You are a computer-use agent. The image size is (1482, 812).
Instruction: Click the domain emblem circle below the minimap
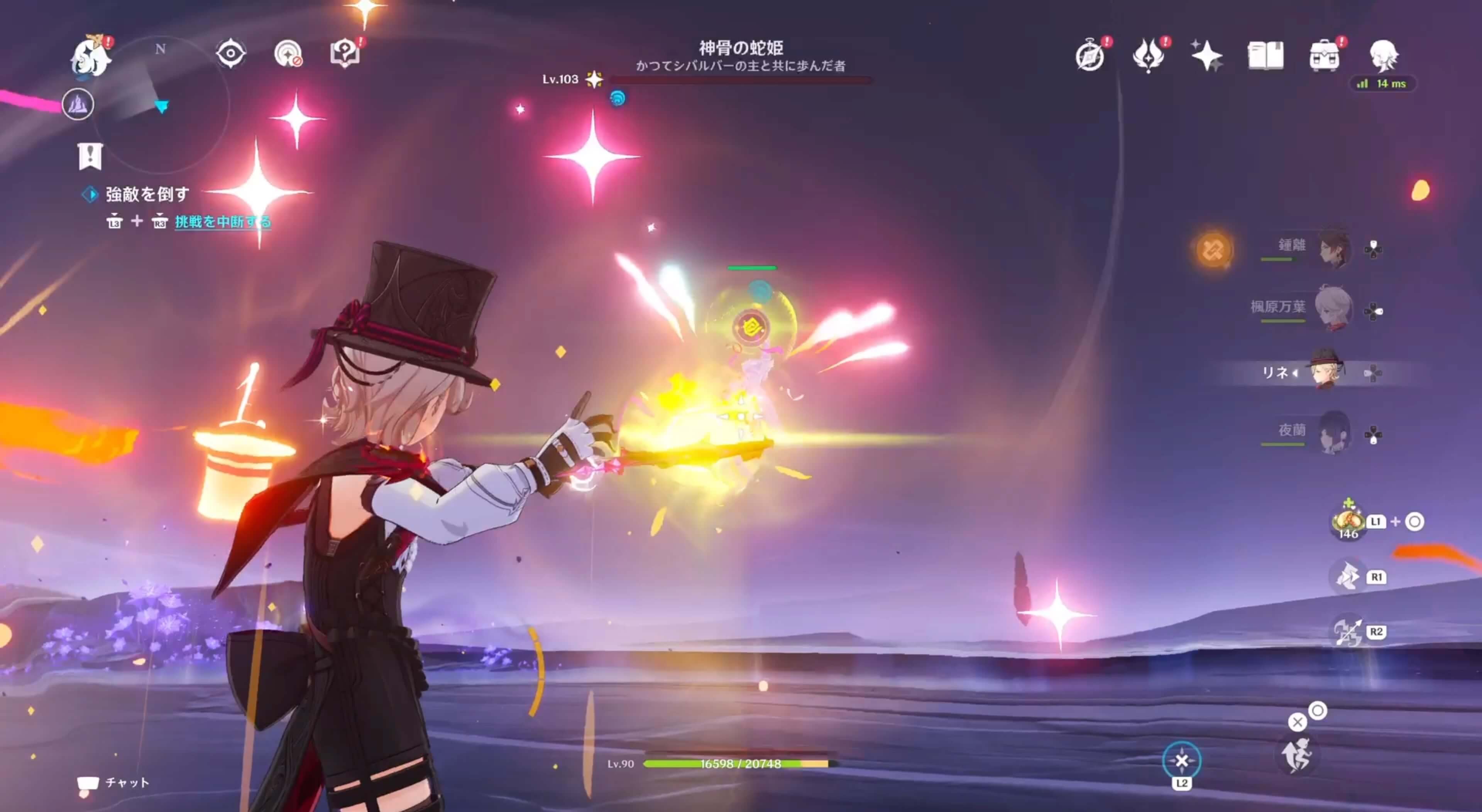point(79,105)
